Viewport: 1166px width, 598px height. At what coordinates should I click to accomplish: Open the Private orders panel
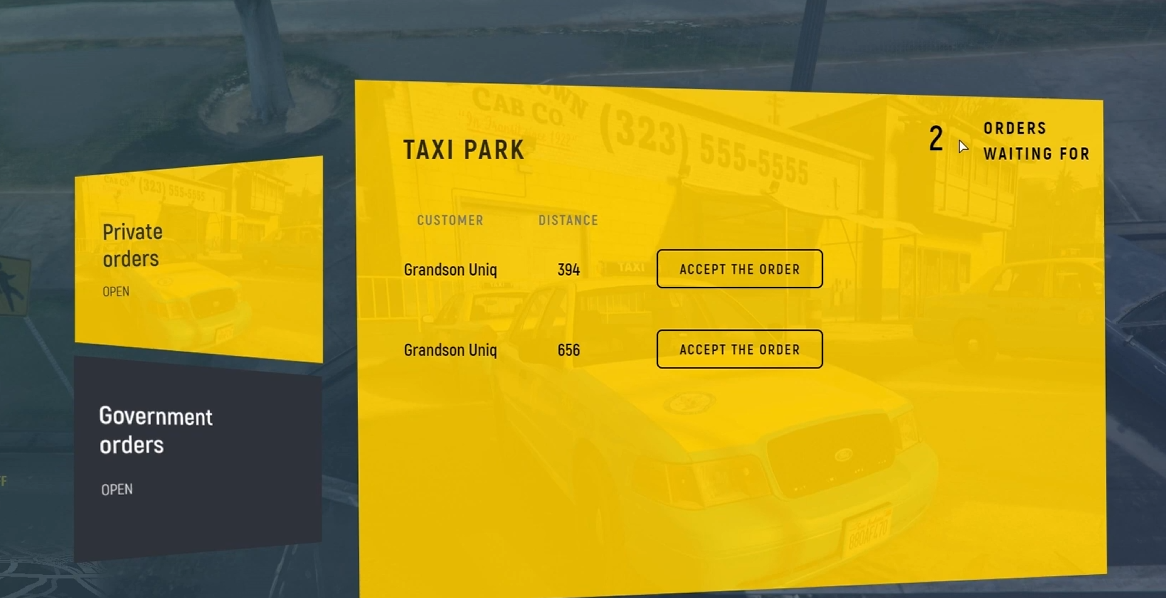pos(198,259)
